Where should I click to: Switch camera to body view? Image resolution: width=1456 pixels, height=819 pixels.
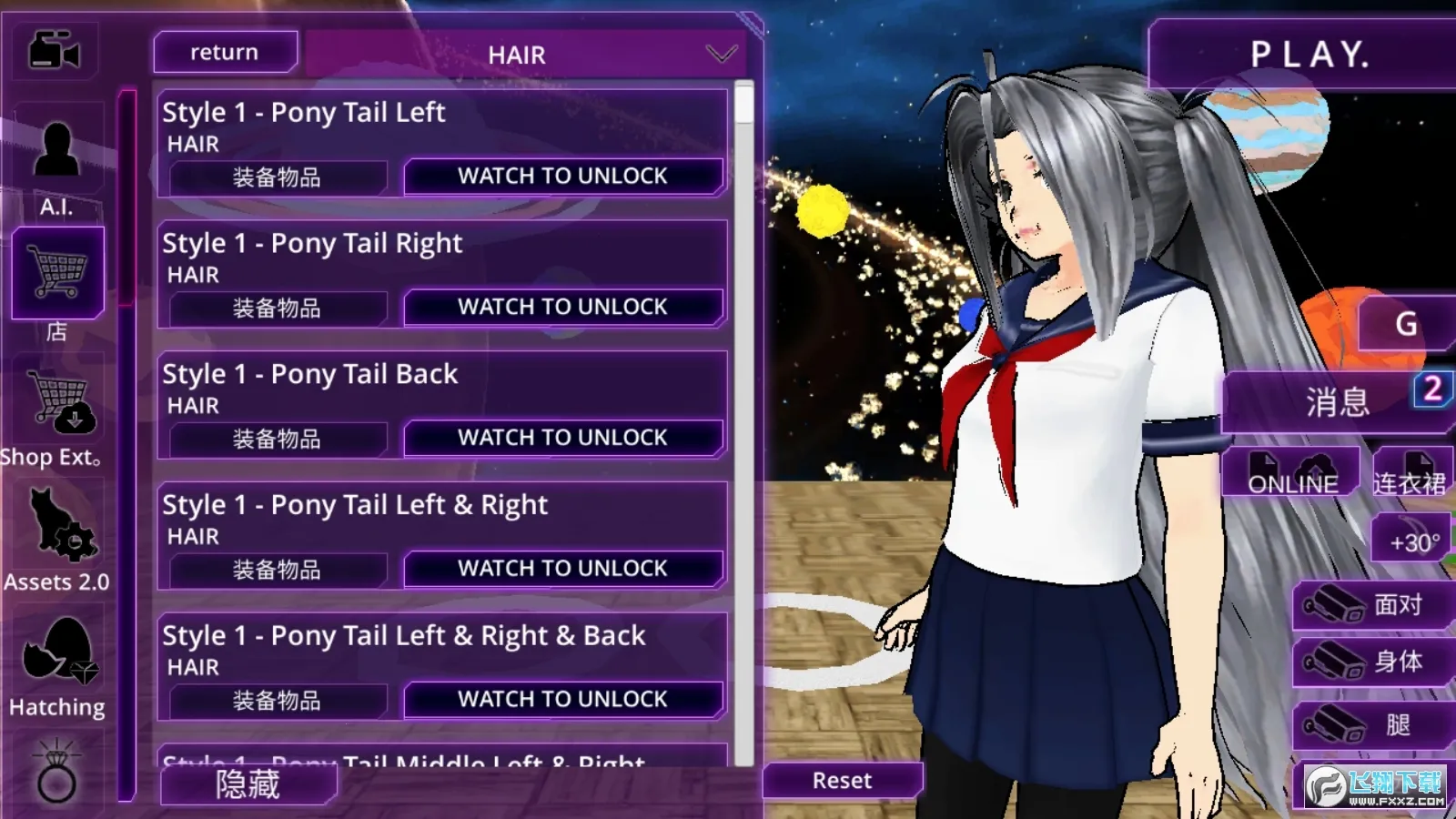(x=1372, y=662)
